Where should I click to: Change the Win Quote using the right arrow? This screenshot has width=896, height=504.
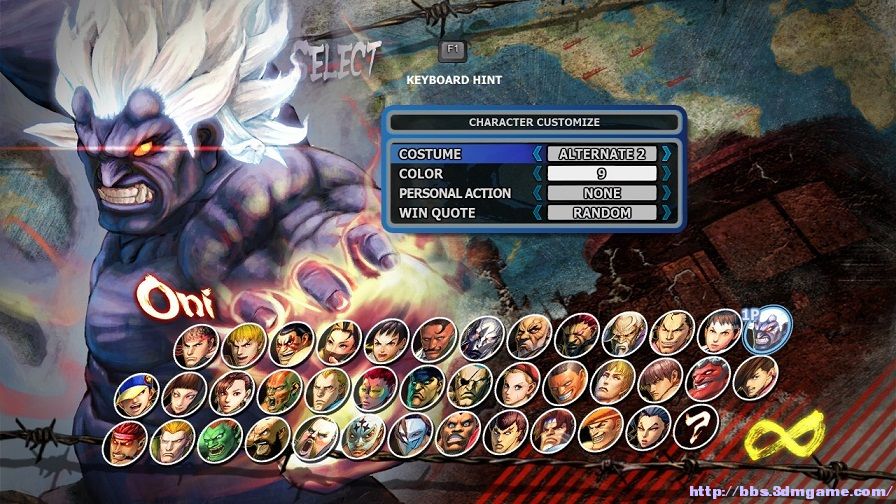667,213
